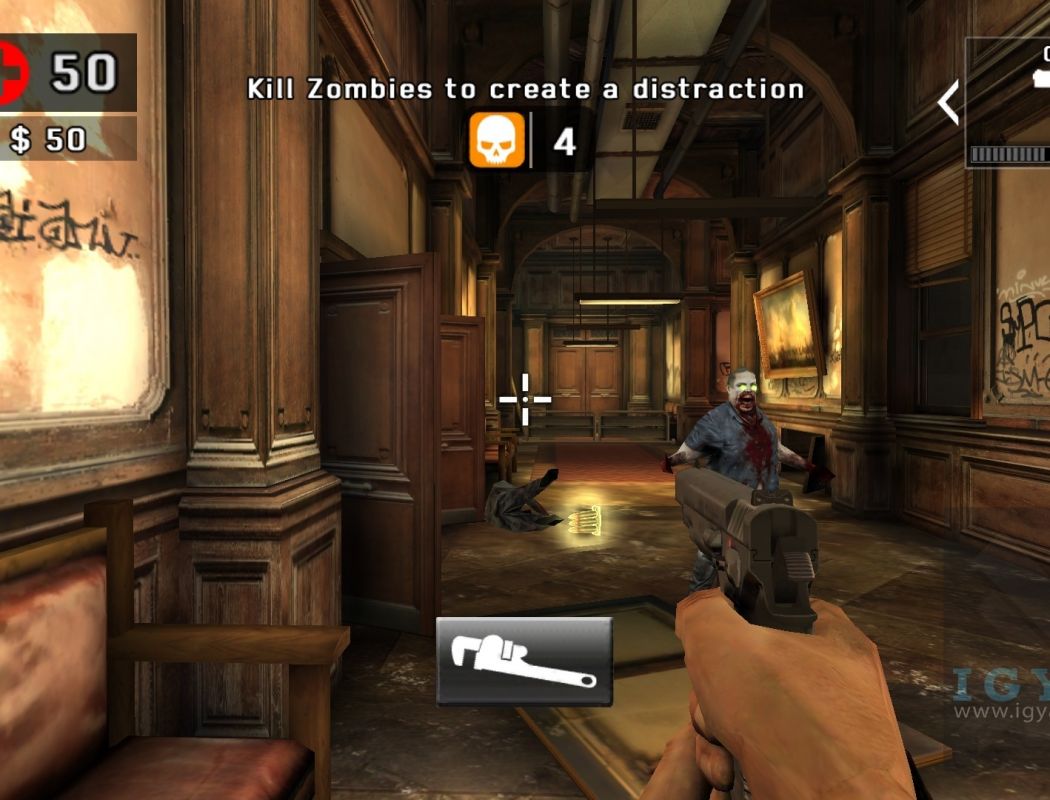The width and height of the screenshot is (1050, 800).
Task: Select the red health cross icon
Action: pos(12,72)
